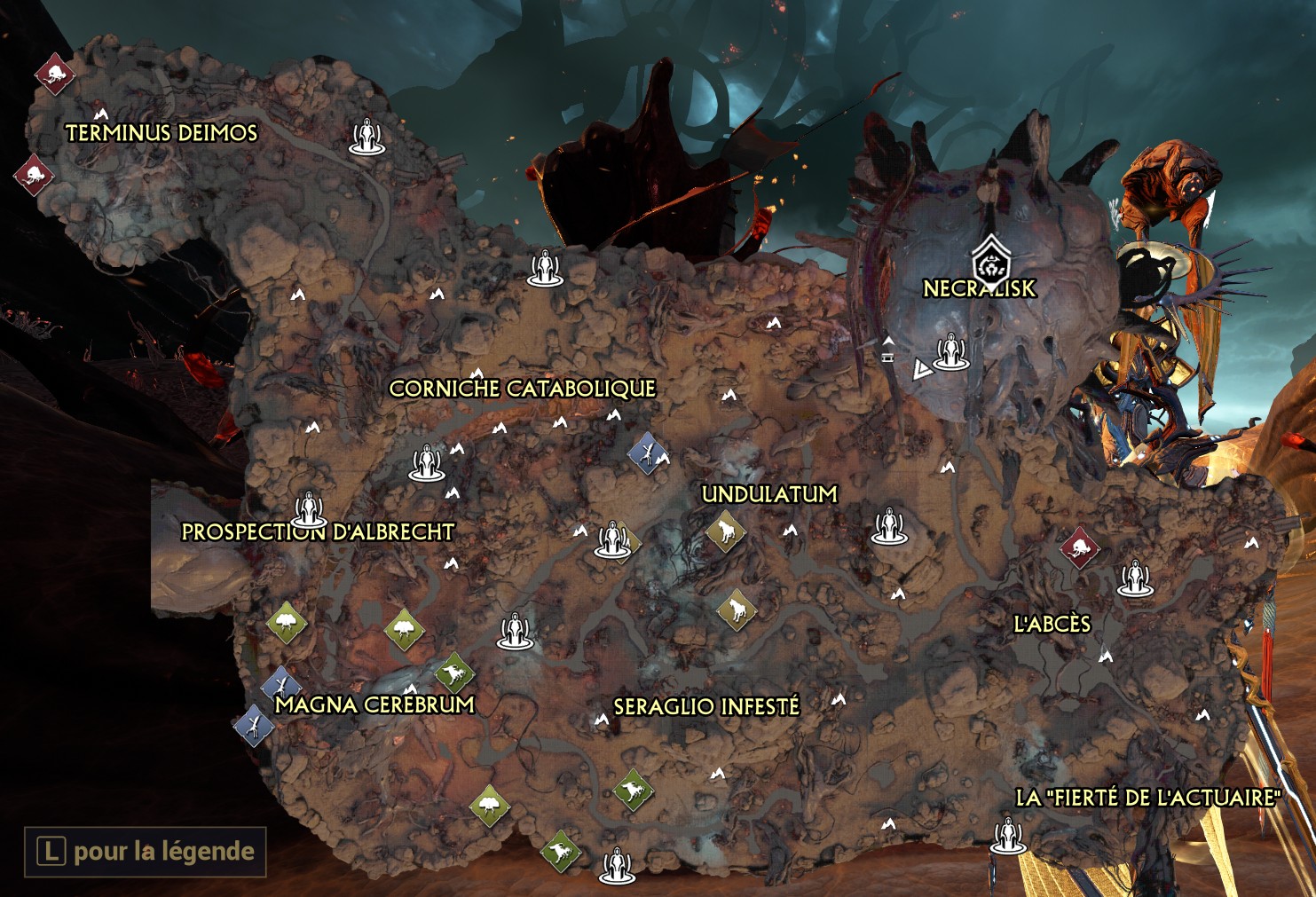
Task: Click the Terminus Deimos location label
Action: click(162, 133)
